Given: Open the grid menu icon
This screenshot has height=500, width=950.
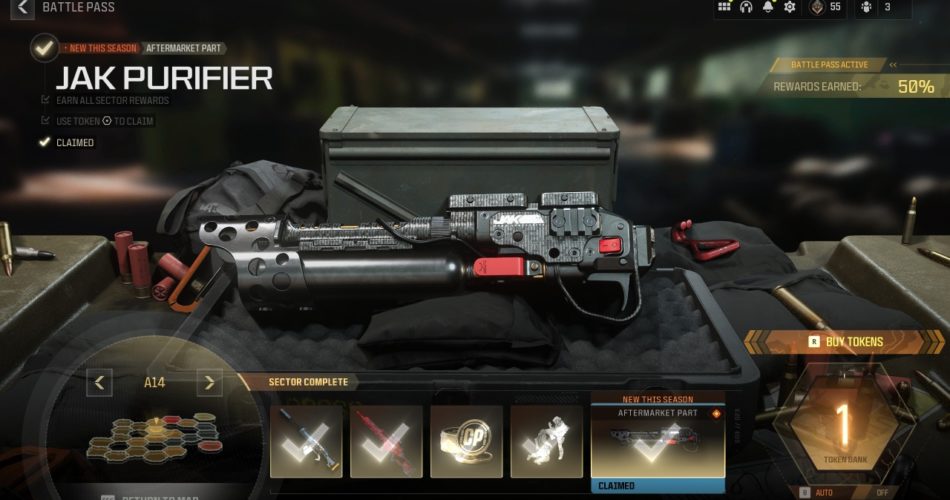Looking at the screenshot, I should tap(725, 8).
